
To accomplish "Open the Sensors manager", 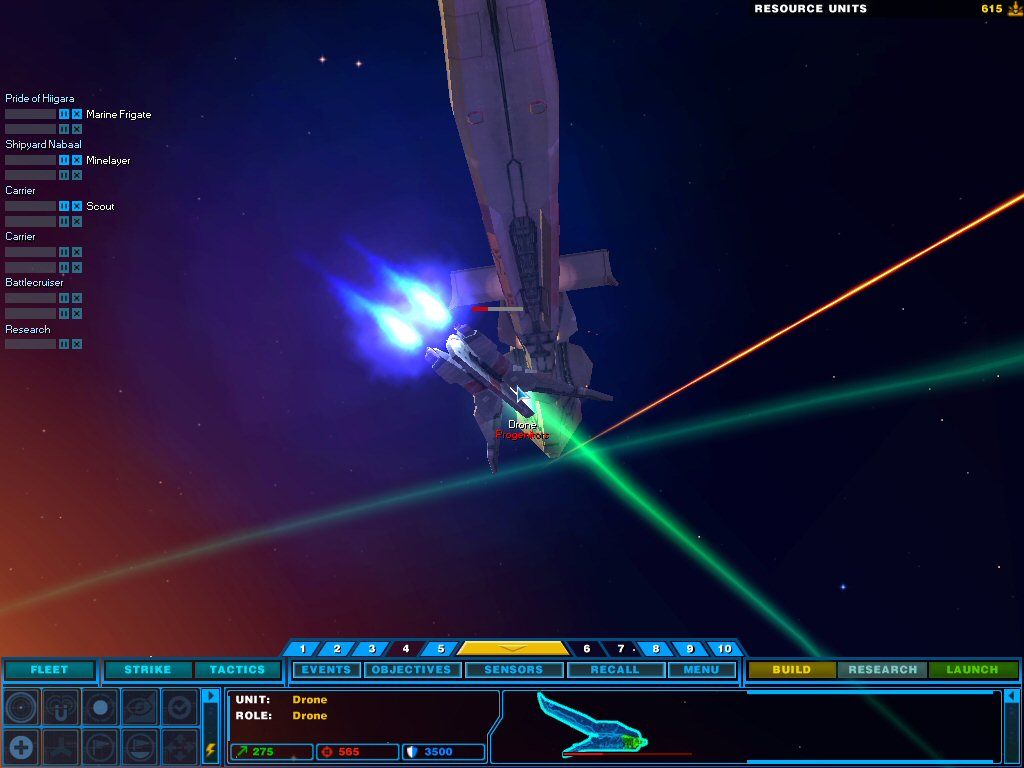I will tap(513, 670).
